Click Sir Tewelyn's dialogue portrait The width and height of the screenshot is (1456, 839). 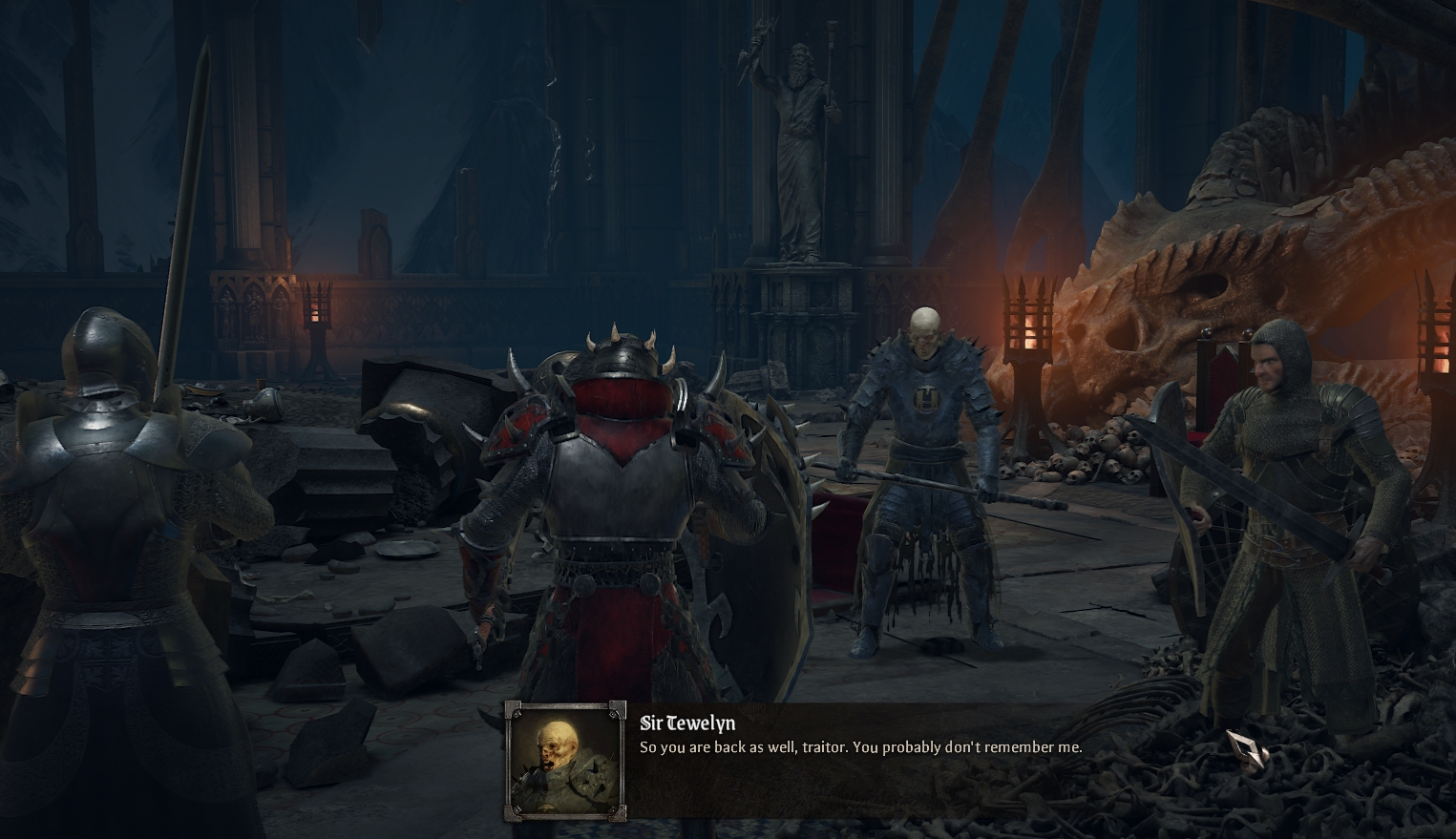(x=565, y=762)
